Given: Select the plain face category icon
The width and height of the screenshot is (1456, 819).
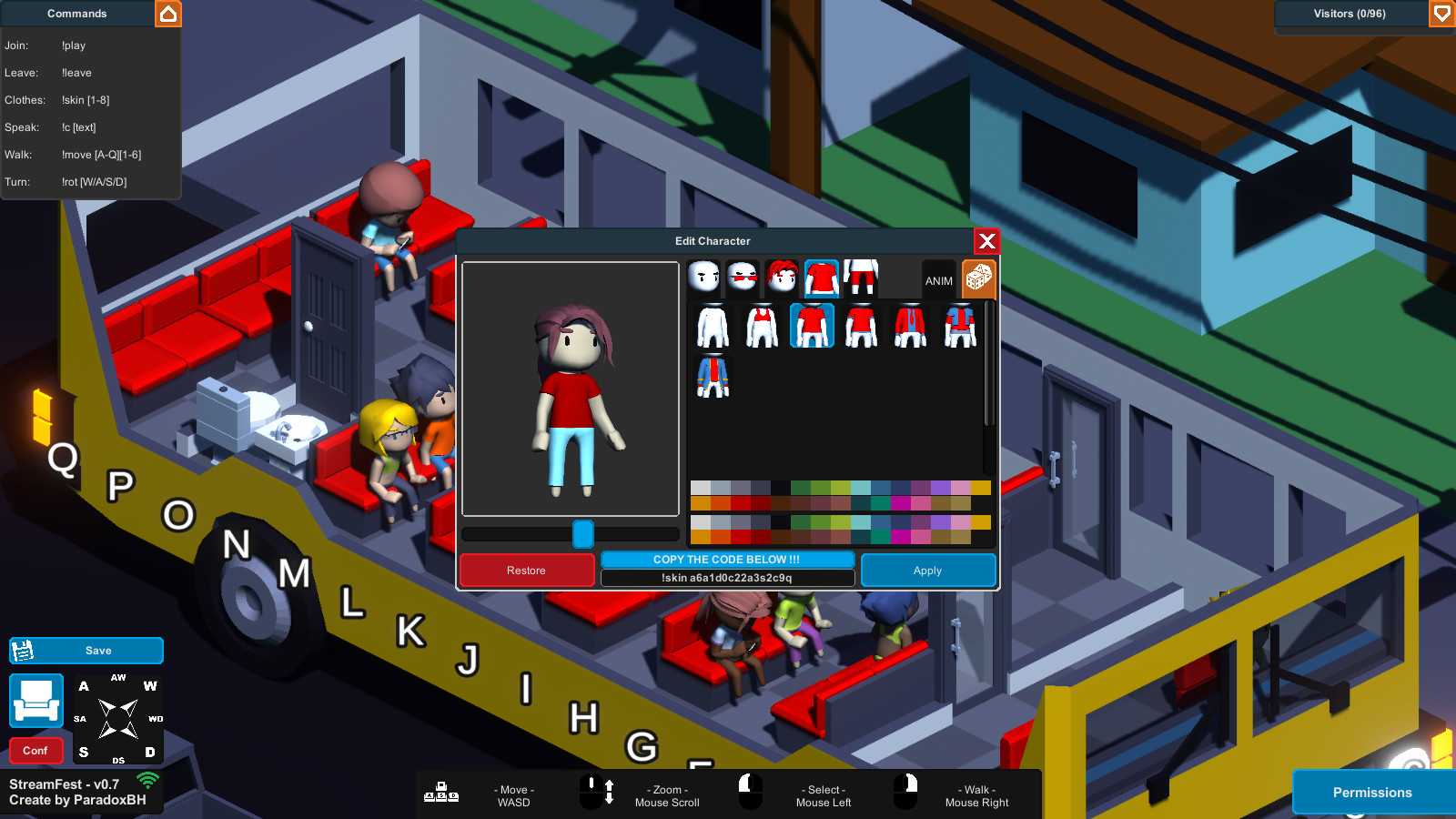Looking at the screenshot, I should click(703, 276).
